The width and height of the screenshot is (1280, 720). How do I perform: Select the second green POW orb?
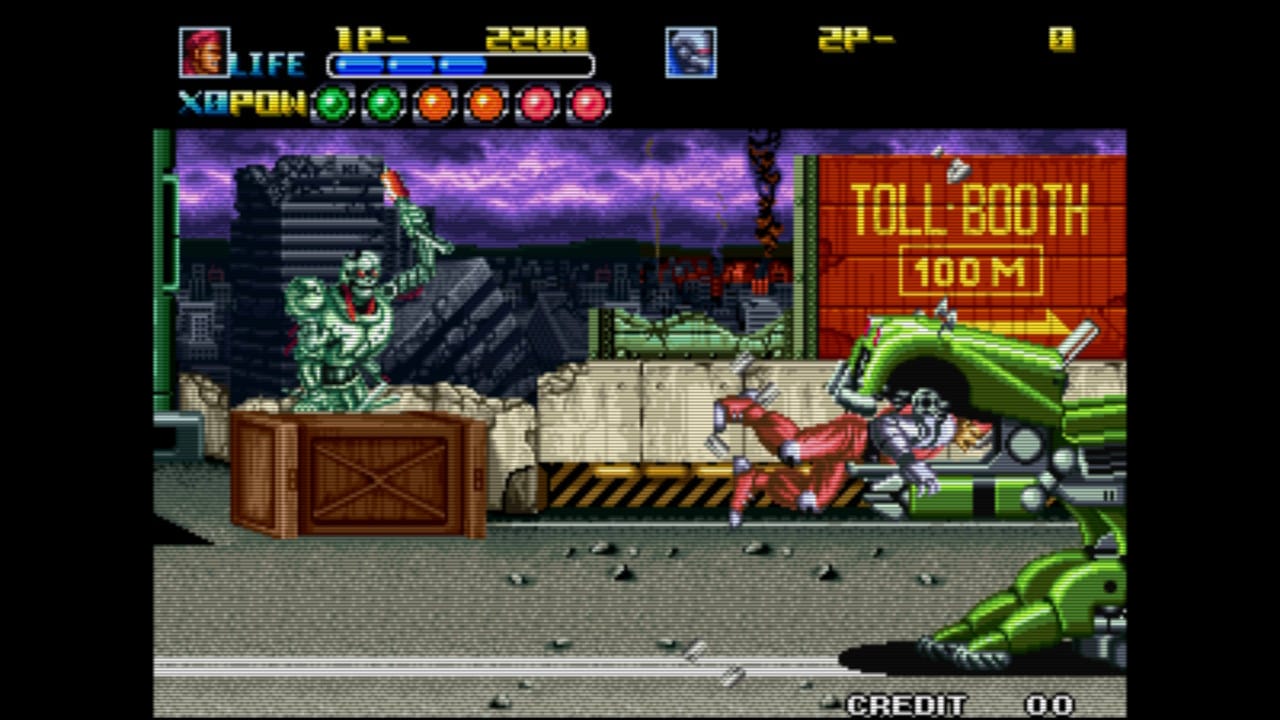pos(383,102)
